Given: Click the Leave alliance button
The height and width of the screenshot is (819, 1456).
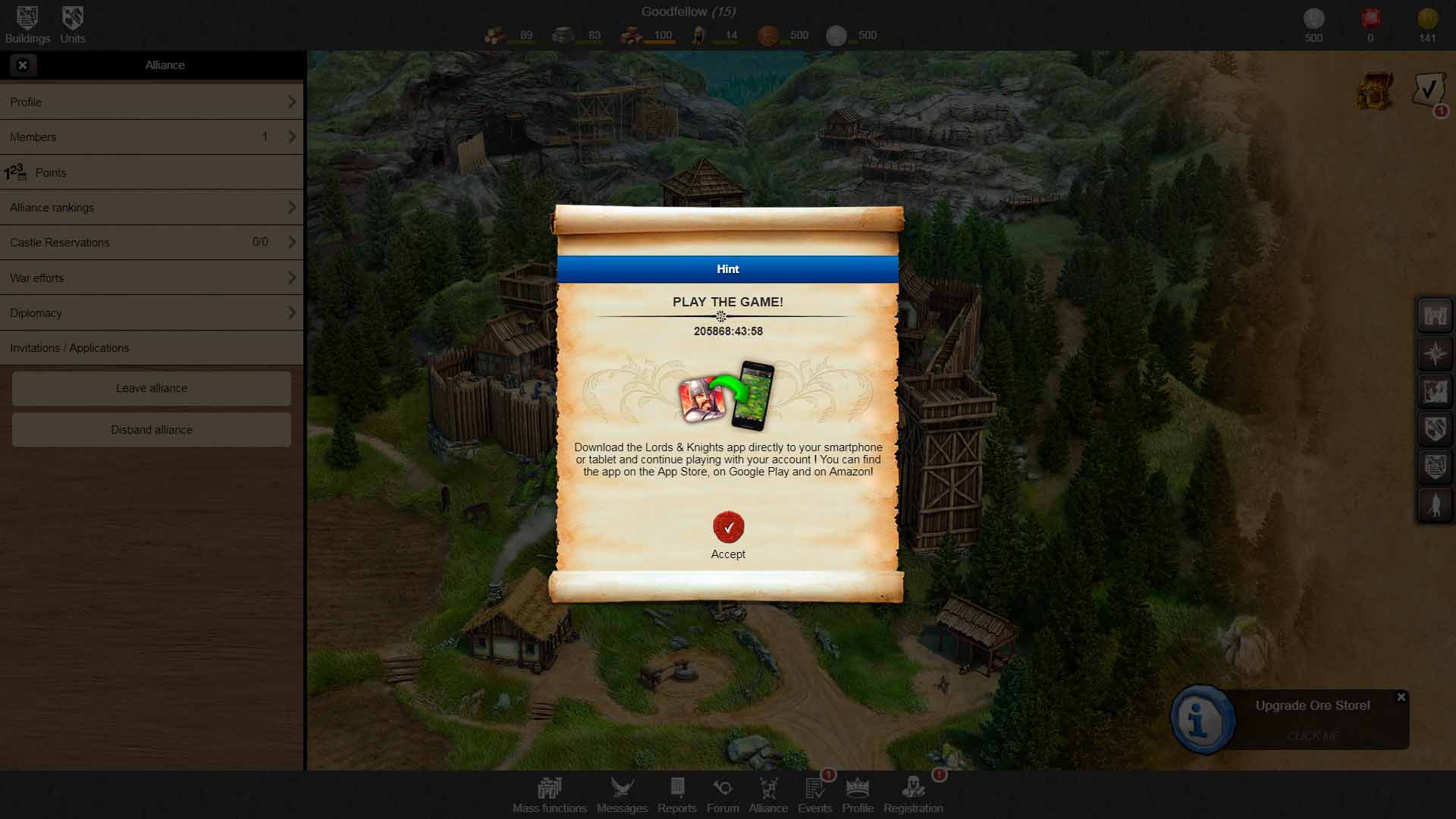Looking at the screenshot, I should click(152, 388).
